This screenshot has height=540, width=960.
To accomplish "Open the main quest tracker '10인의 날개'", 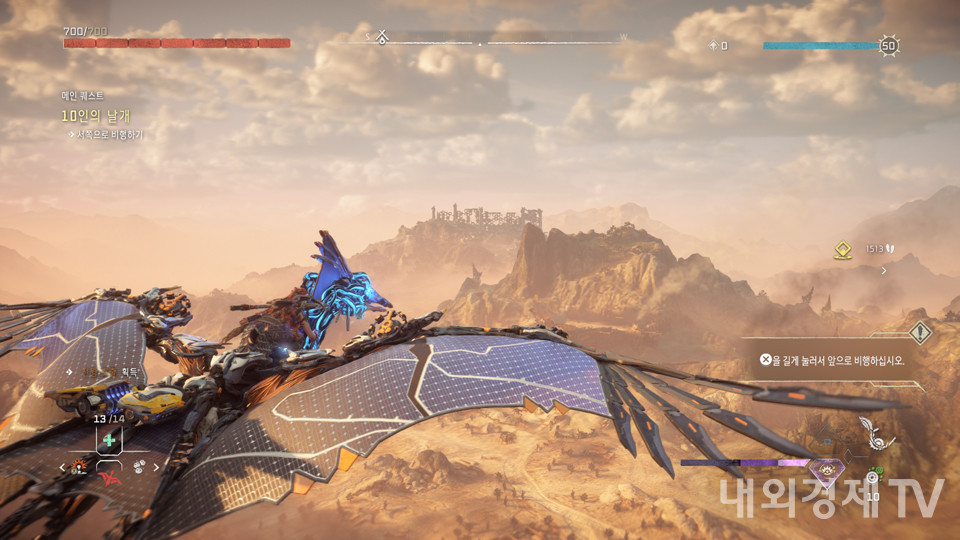I will click(96, 115).
